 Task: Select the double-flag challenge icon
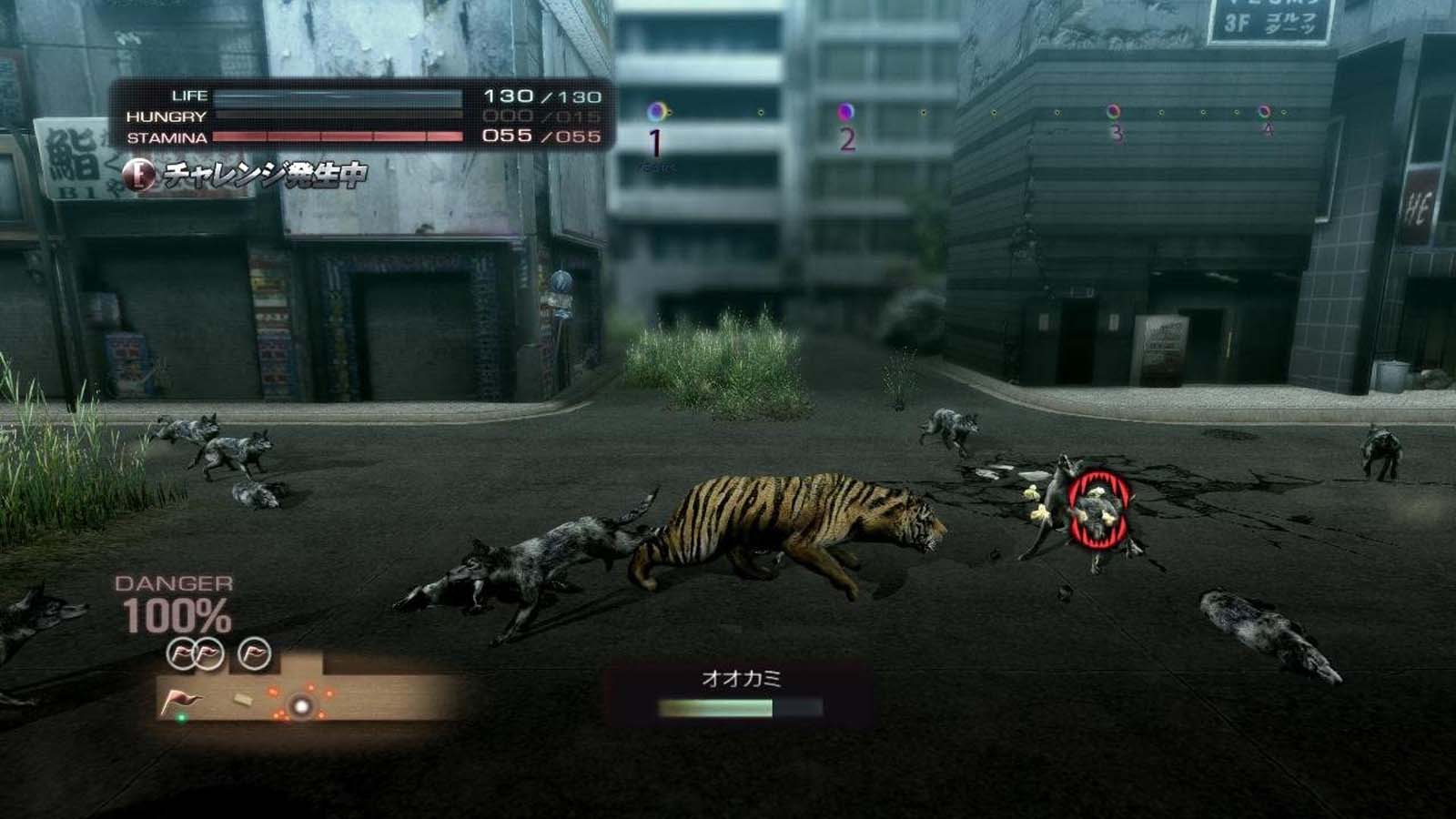(x=195, y=653)
